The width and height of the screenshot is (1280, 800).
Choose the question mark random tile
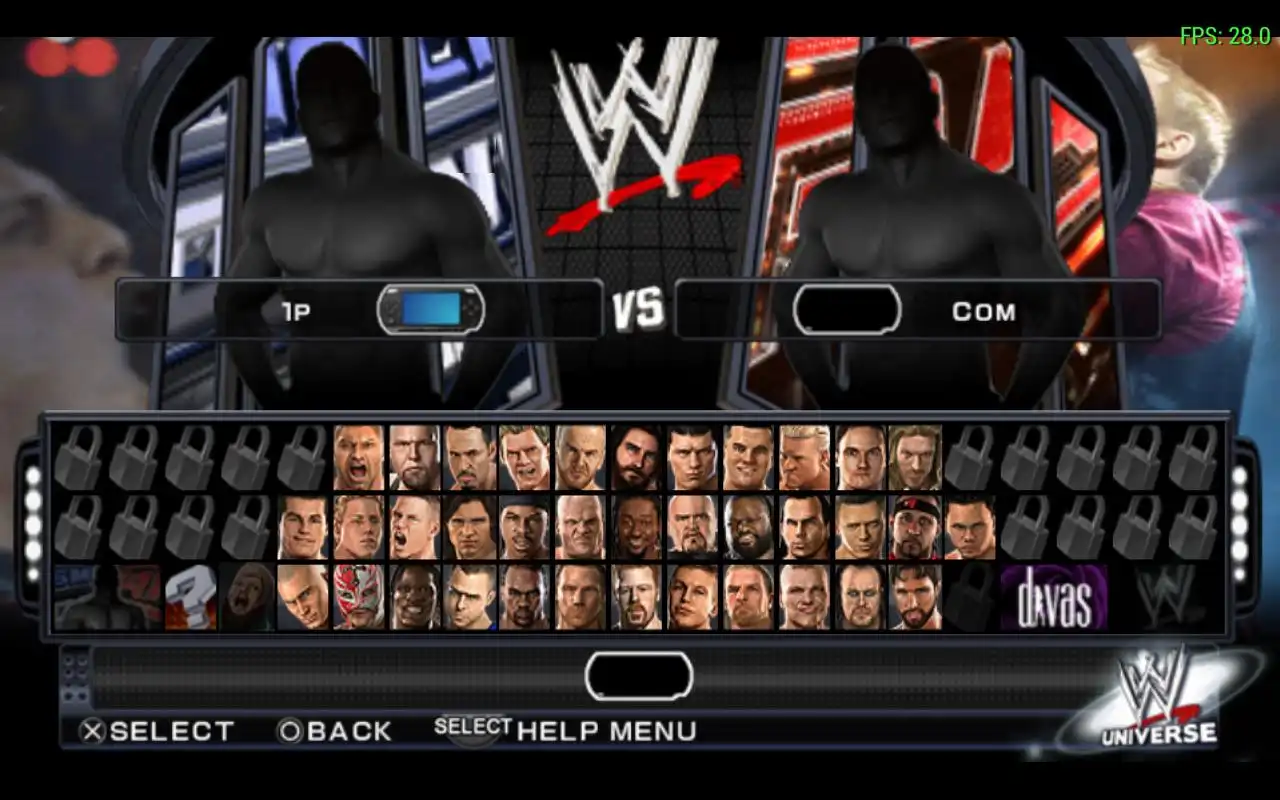(191, 597)
